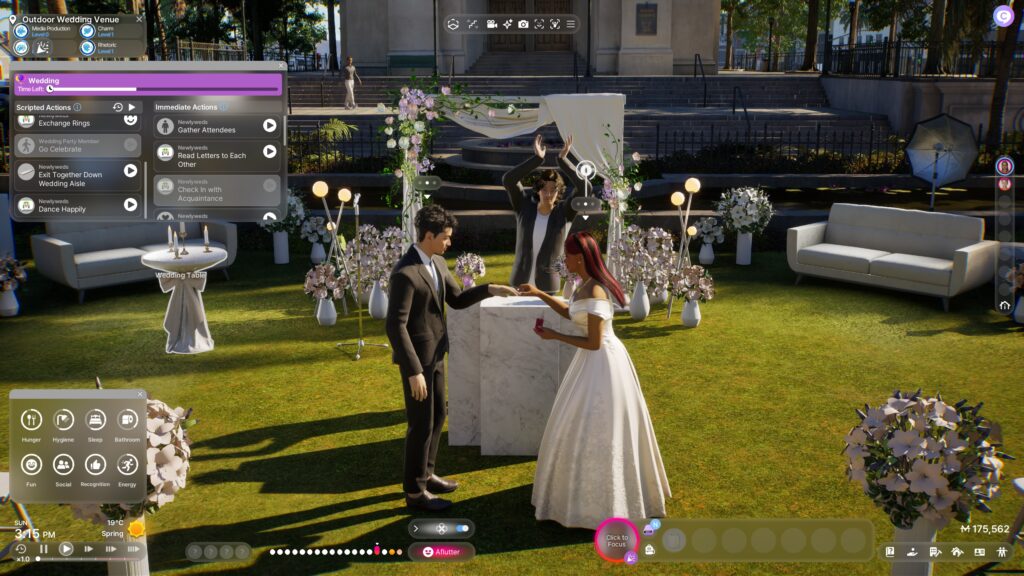Viewport: 1024px width, 576px height.
Task: Play all scripted actions in sequence
Action: [x=131, y=107]
